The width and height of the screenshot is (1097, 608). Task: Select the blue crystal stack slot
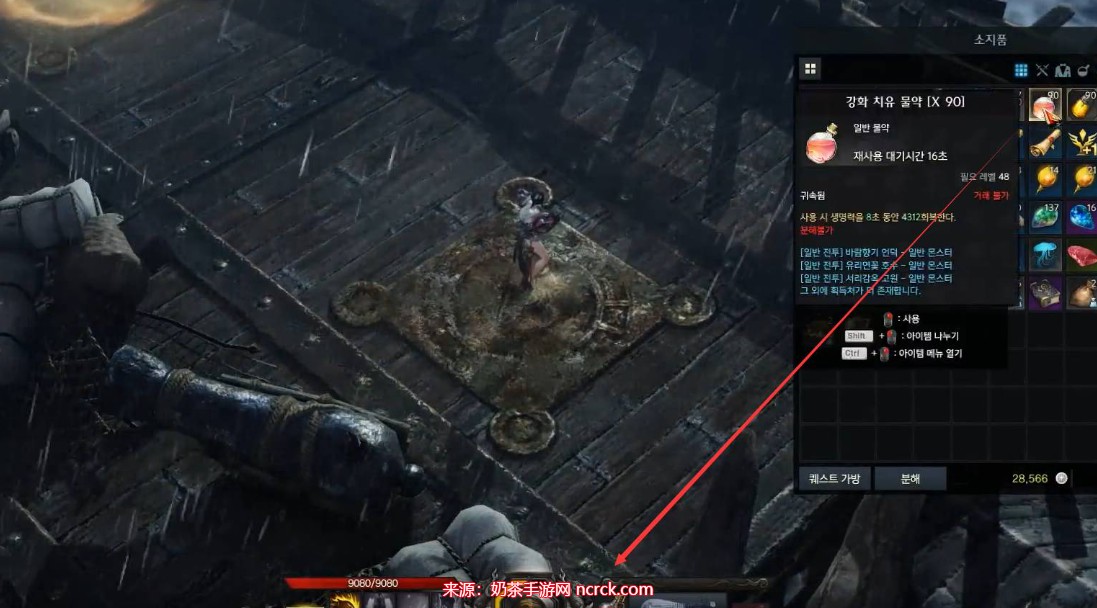coord(1082,217)
